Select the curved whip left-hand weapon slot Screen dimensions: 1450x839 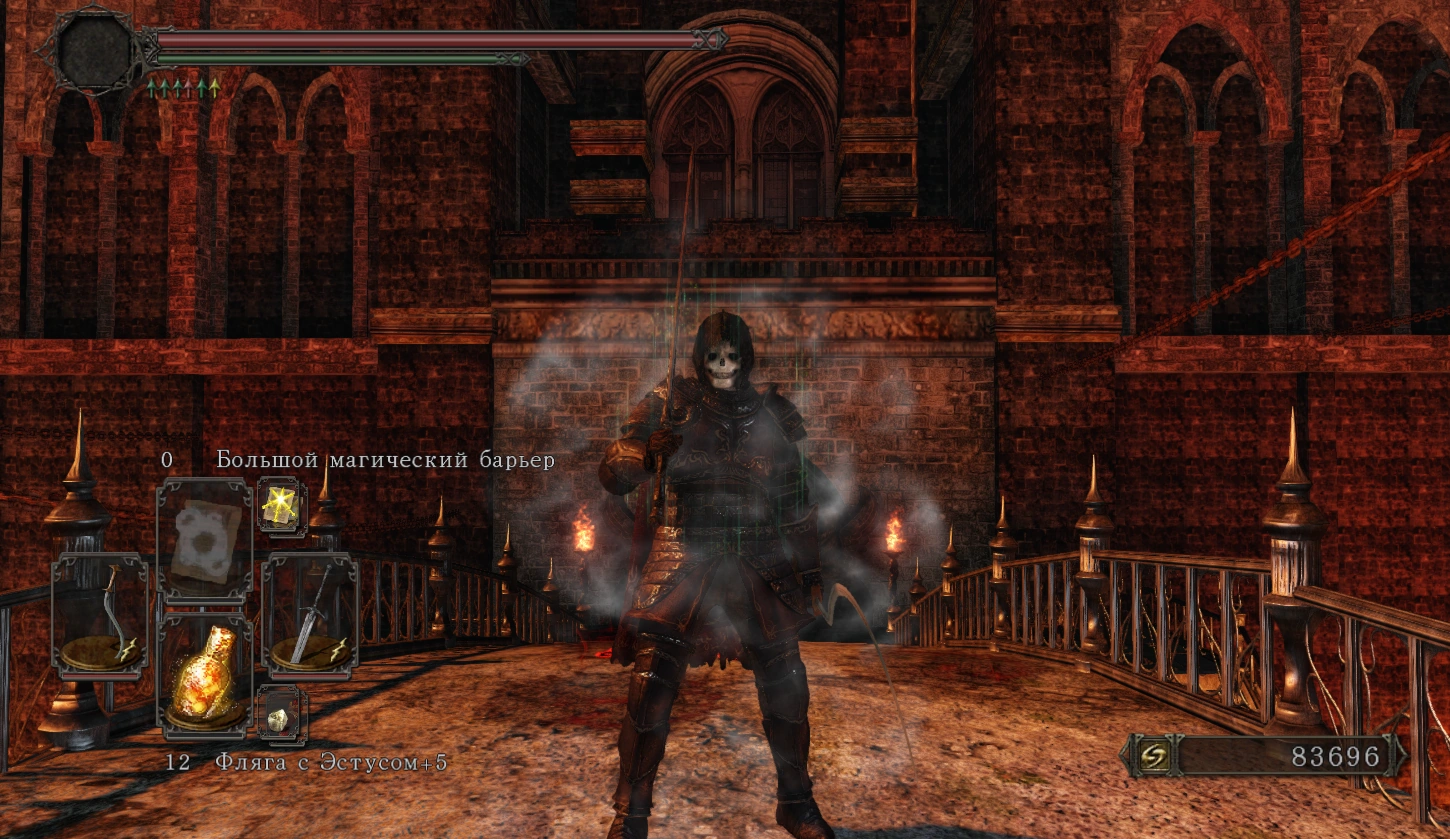[x=99, y=616]
